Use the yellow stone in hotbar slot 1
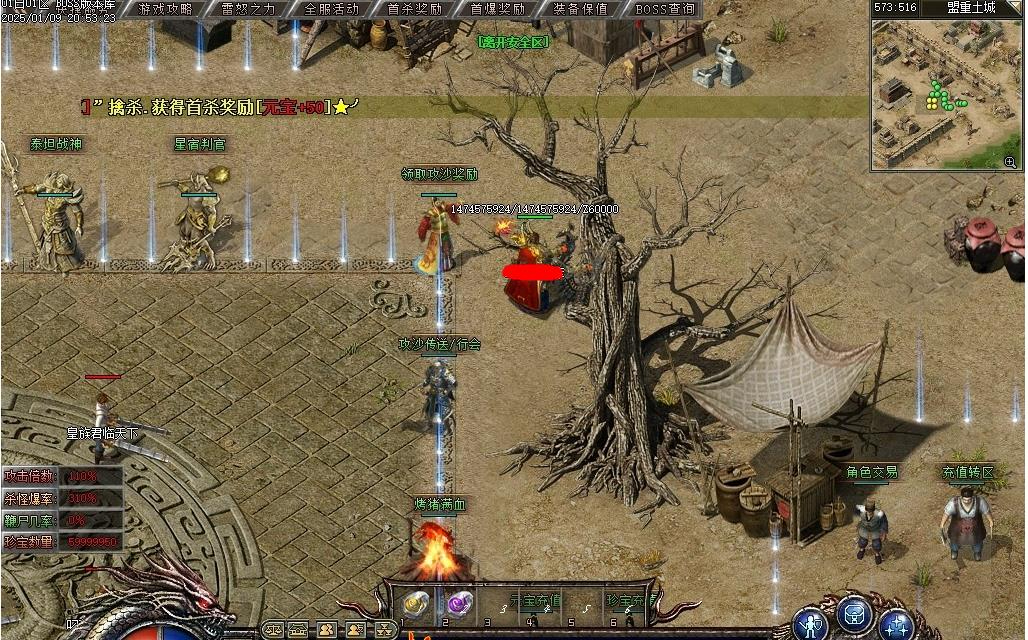Screen dimensions: 1028x640 coord(415,604)
